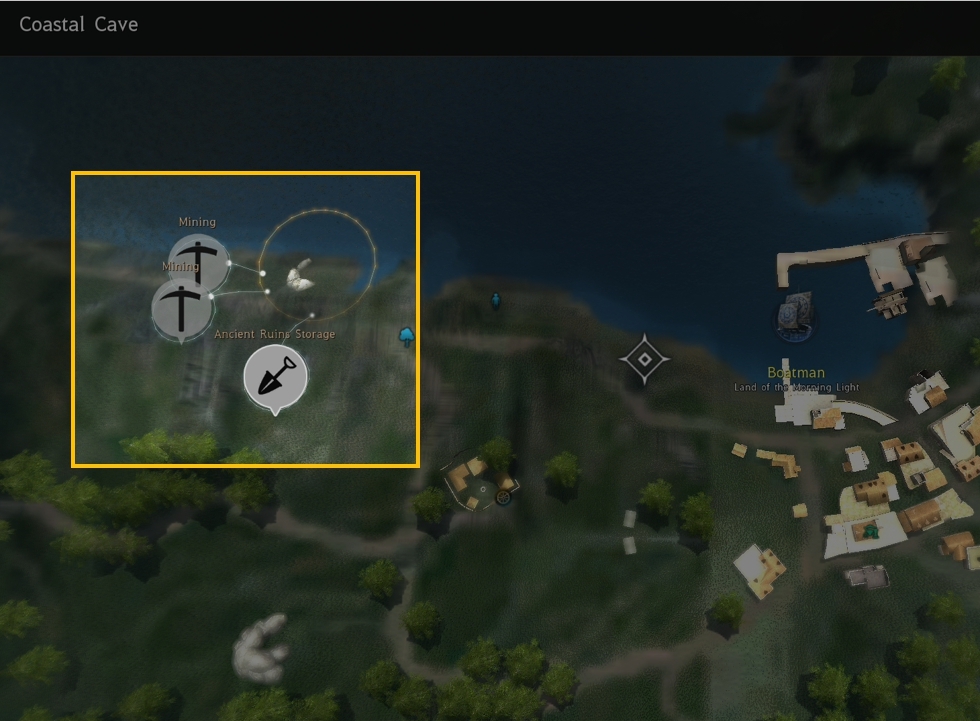Image resolution: width=980 pixels, height=721 pixels.
Task: Select the Ancient Ruins Storage shovel node
Action: (x=275, y=377)
